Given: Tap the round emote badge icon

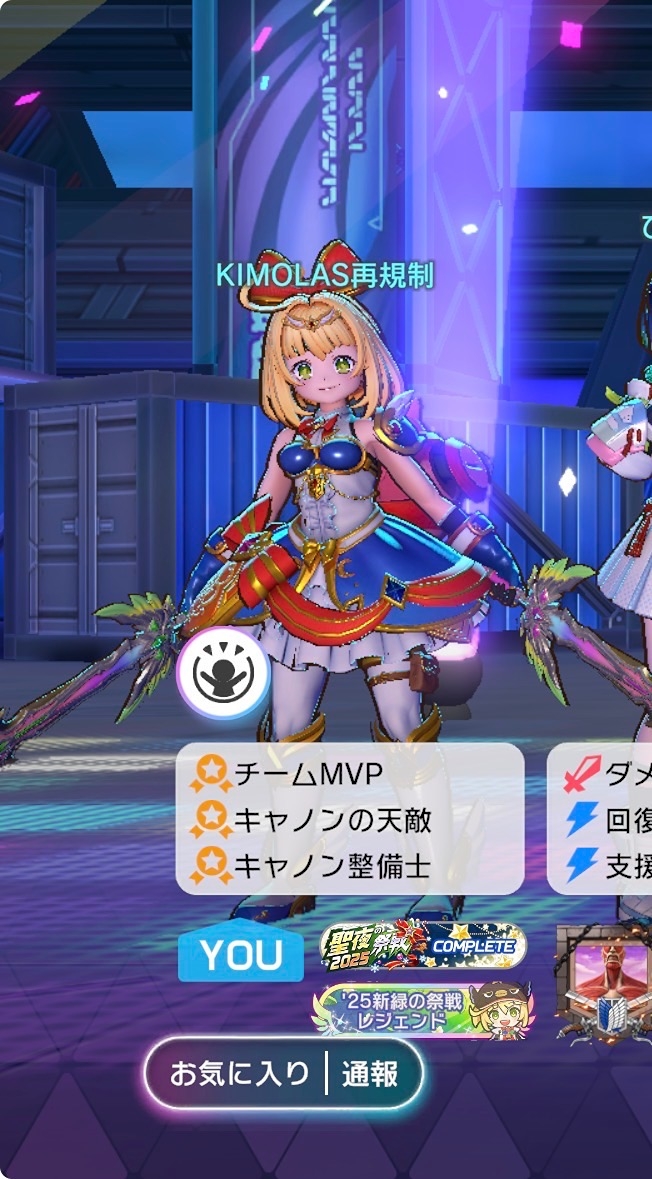Looking at the screenshot, I should (x=222, y=673).
